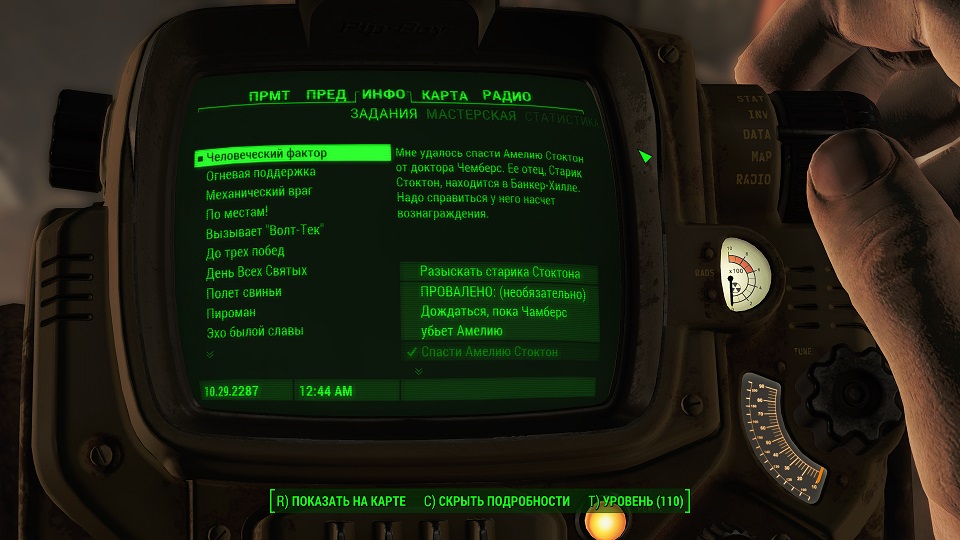
Task: Switch to the ПРМТ tab
Action: (x=269, y=96)
